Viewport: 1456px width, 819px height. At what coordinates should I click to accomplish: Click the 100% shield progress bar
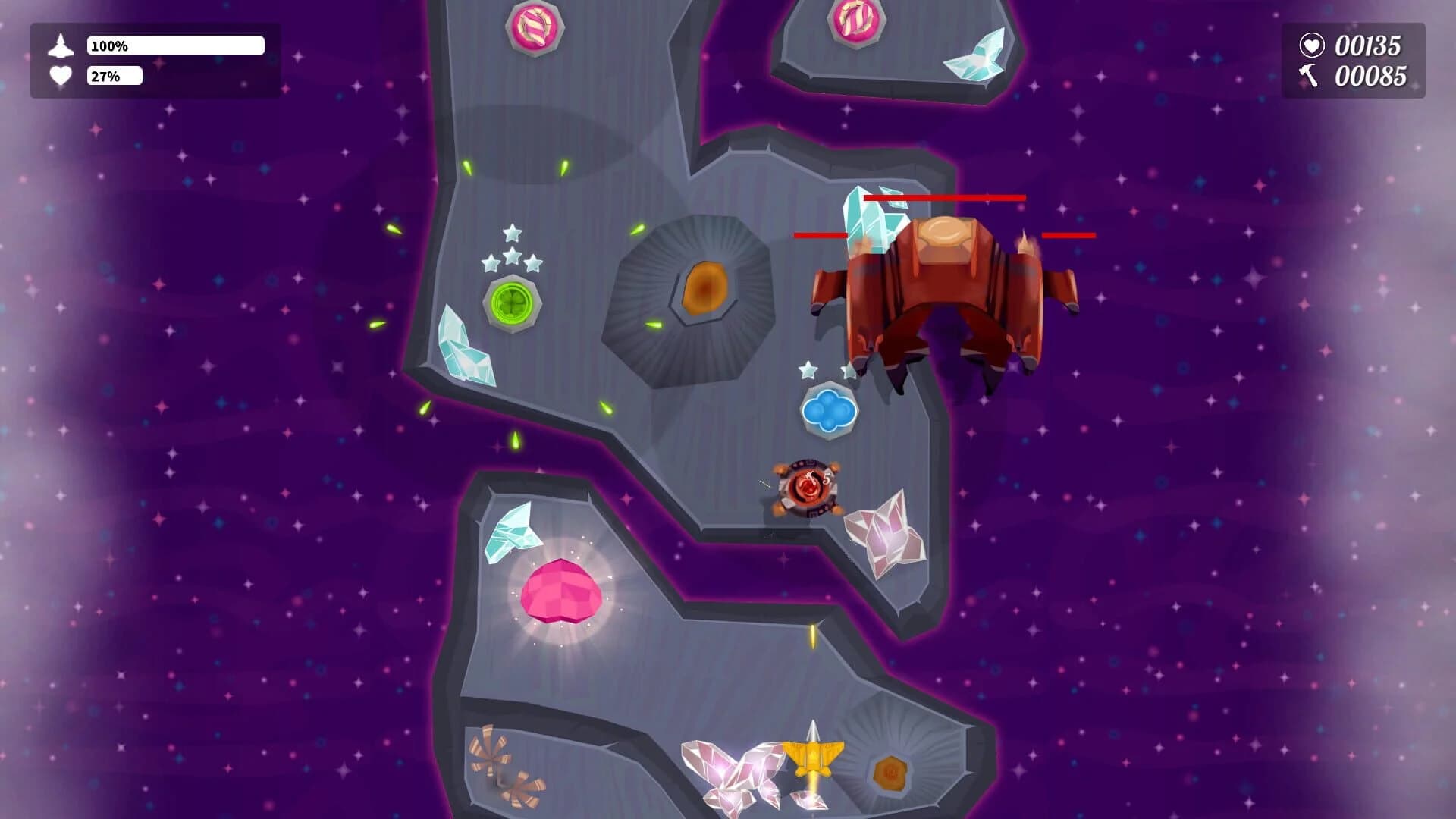(x=174, y=45)
